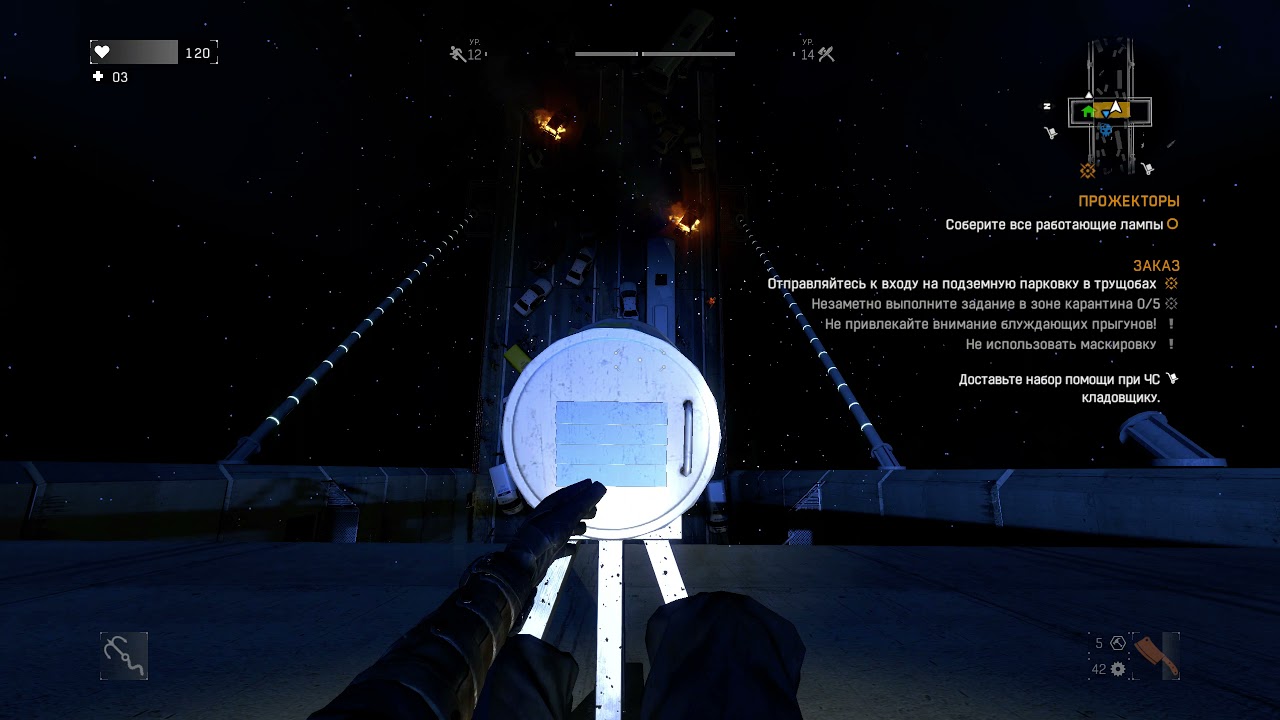Click the medkit plus icon
This screenshot has width=1280, height=720.
coord(98,77)
